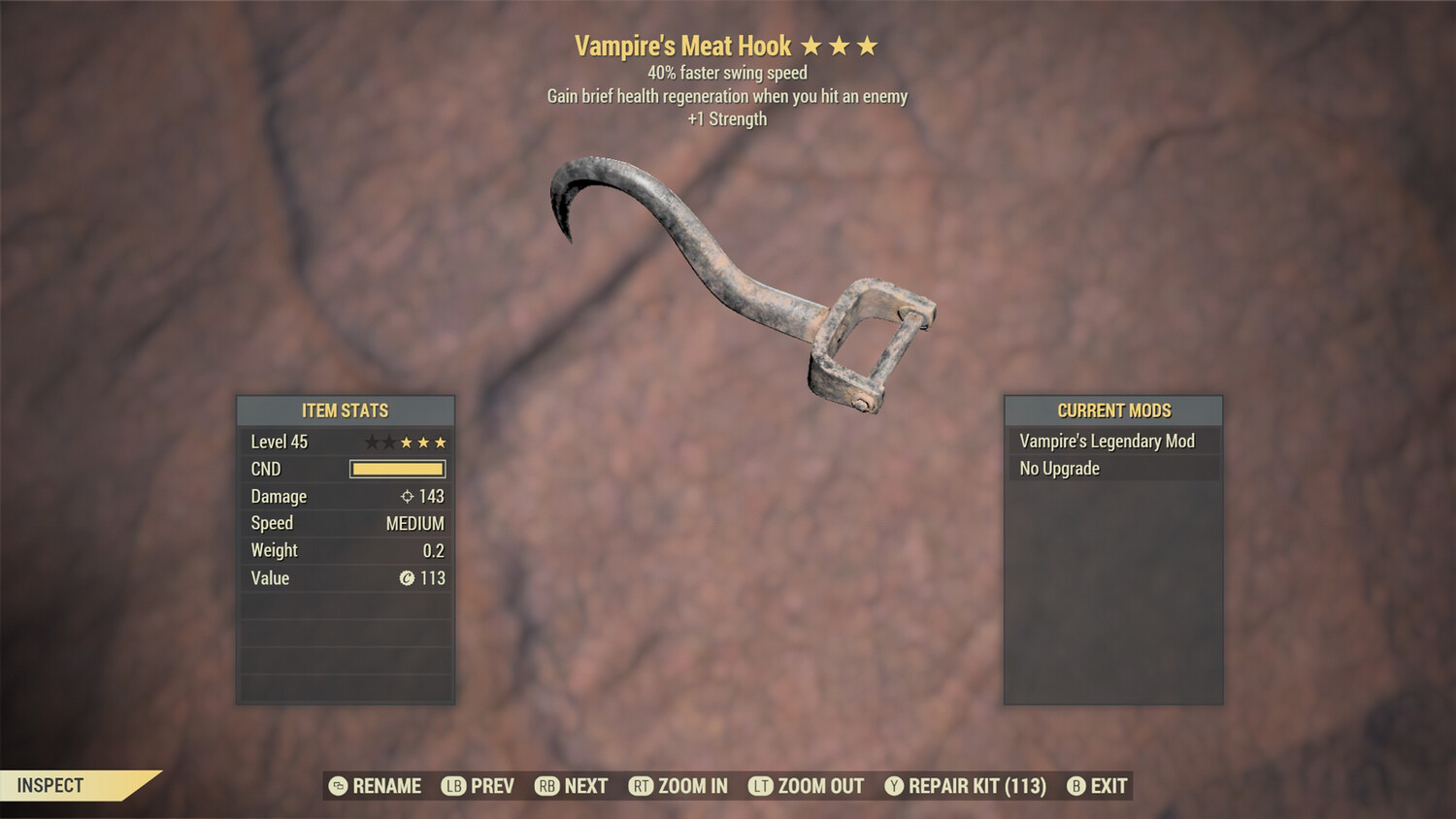
Task: Show the next item with Next
Action: tap(572, 786)
